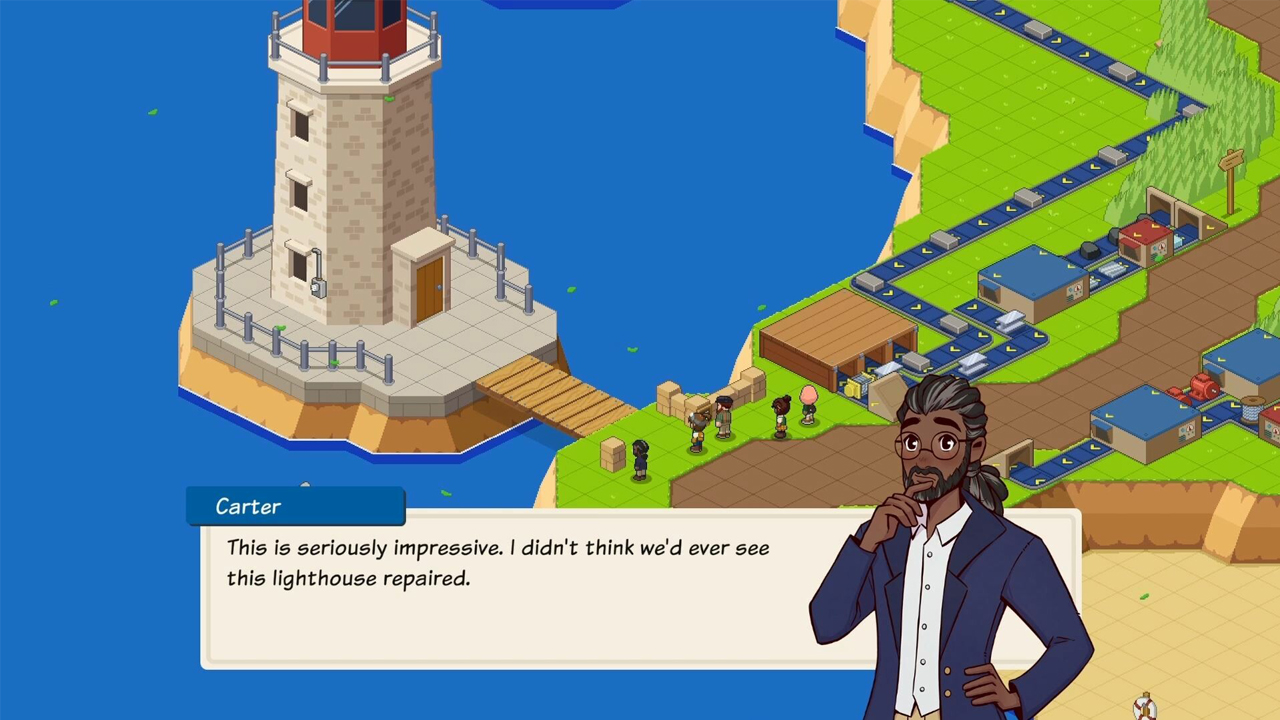Click the lighthouse repaired text line
1280x720 pixels.
click(x=349, y=579)
